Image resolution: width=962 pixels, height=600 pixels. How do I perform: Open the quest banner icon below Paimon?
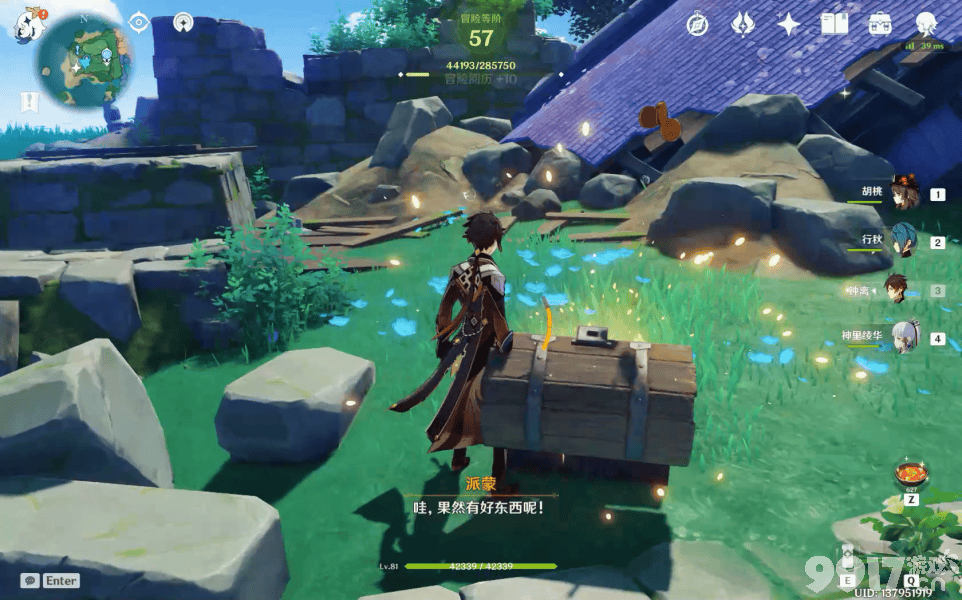click(28, 100)
